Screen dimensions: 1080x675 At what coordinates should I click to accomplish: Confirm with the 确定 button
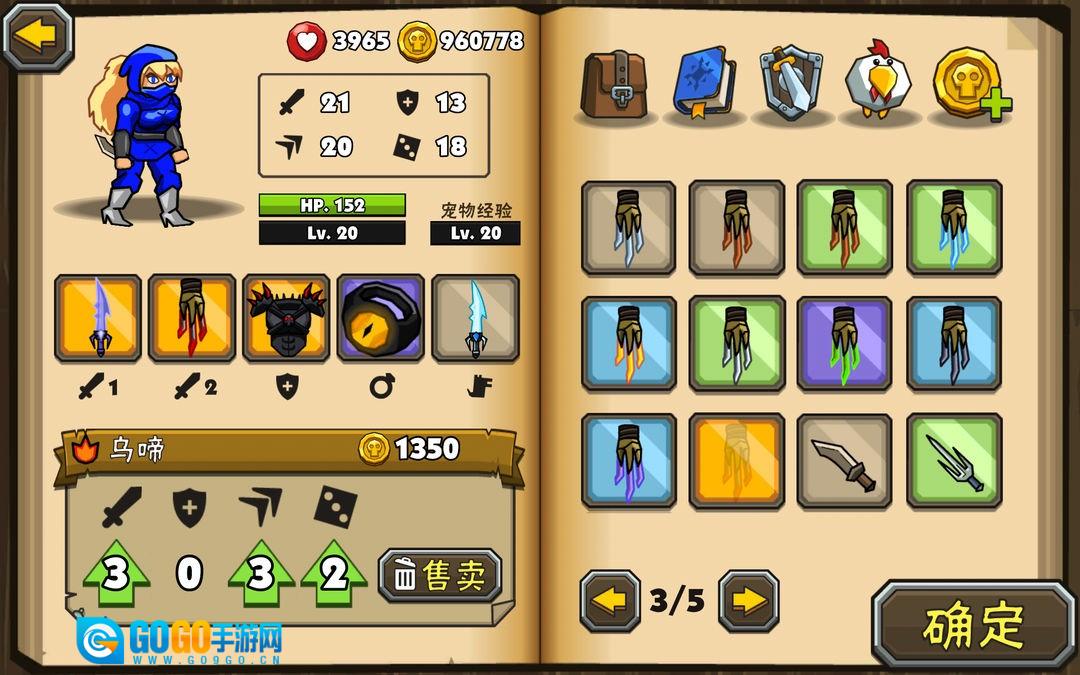point(973,625)
